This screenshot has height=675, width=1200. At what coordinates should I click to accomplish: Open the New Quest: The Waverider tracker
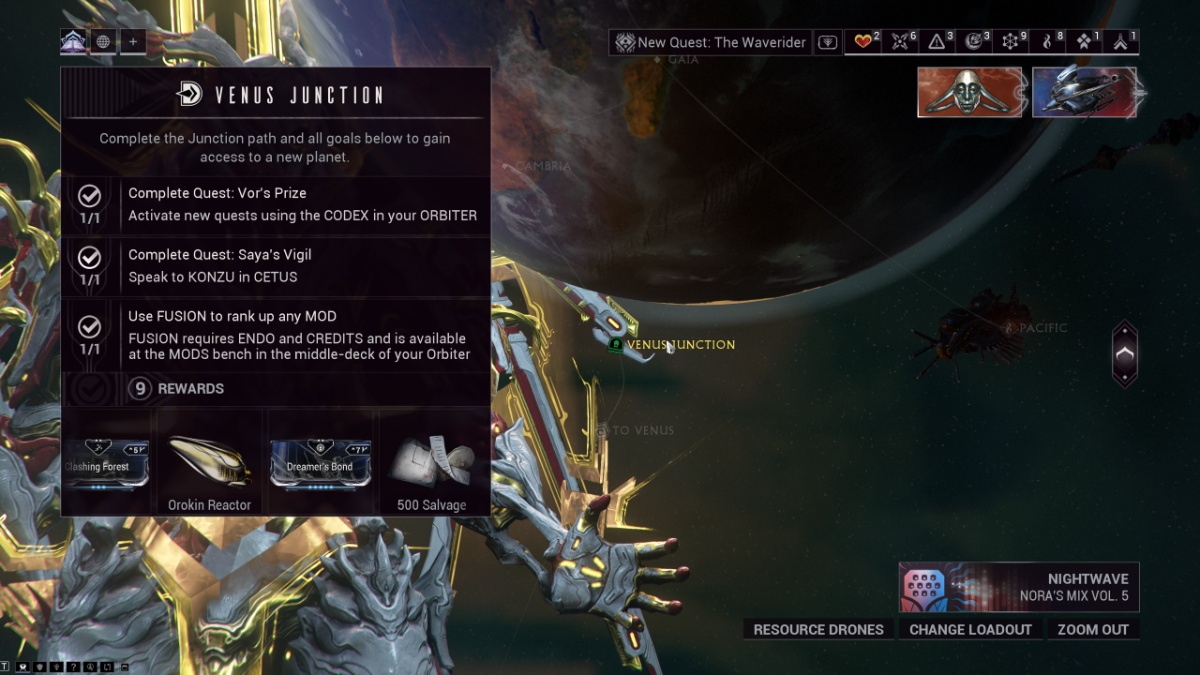click(x=711, y=42)
